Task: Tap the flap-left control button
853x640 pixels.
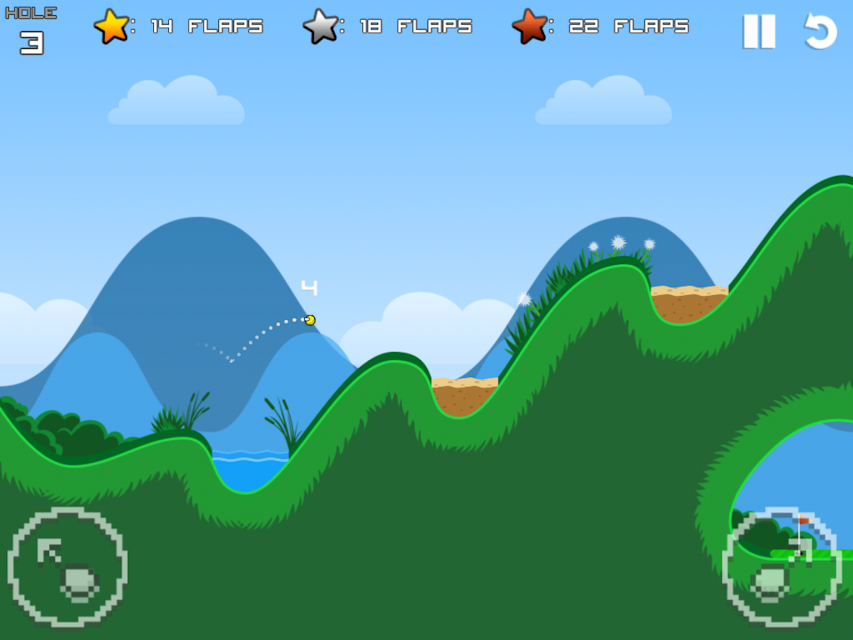Action: [x=67, y=567]
